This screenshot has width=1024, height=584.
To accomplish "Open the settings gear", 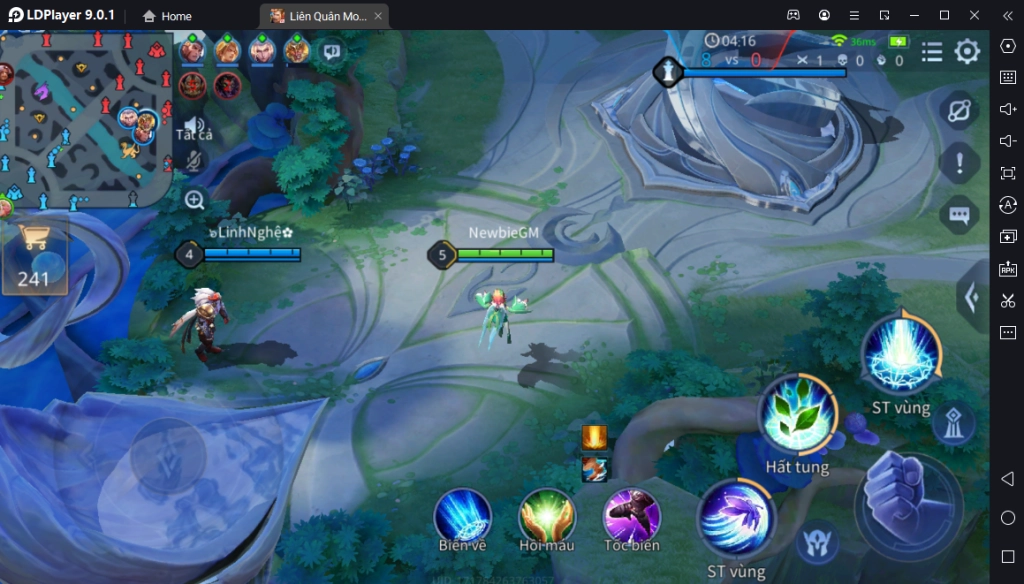I will point(967,52).
